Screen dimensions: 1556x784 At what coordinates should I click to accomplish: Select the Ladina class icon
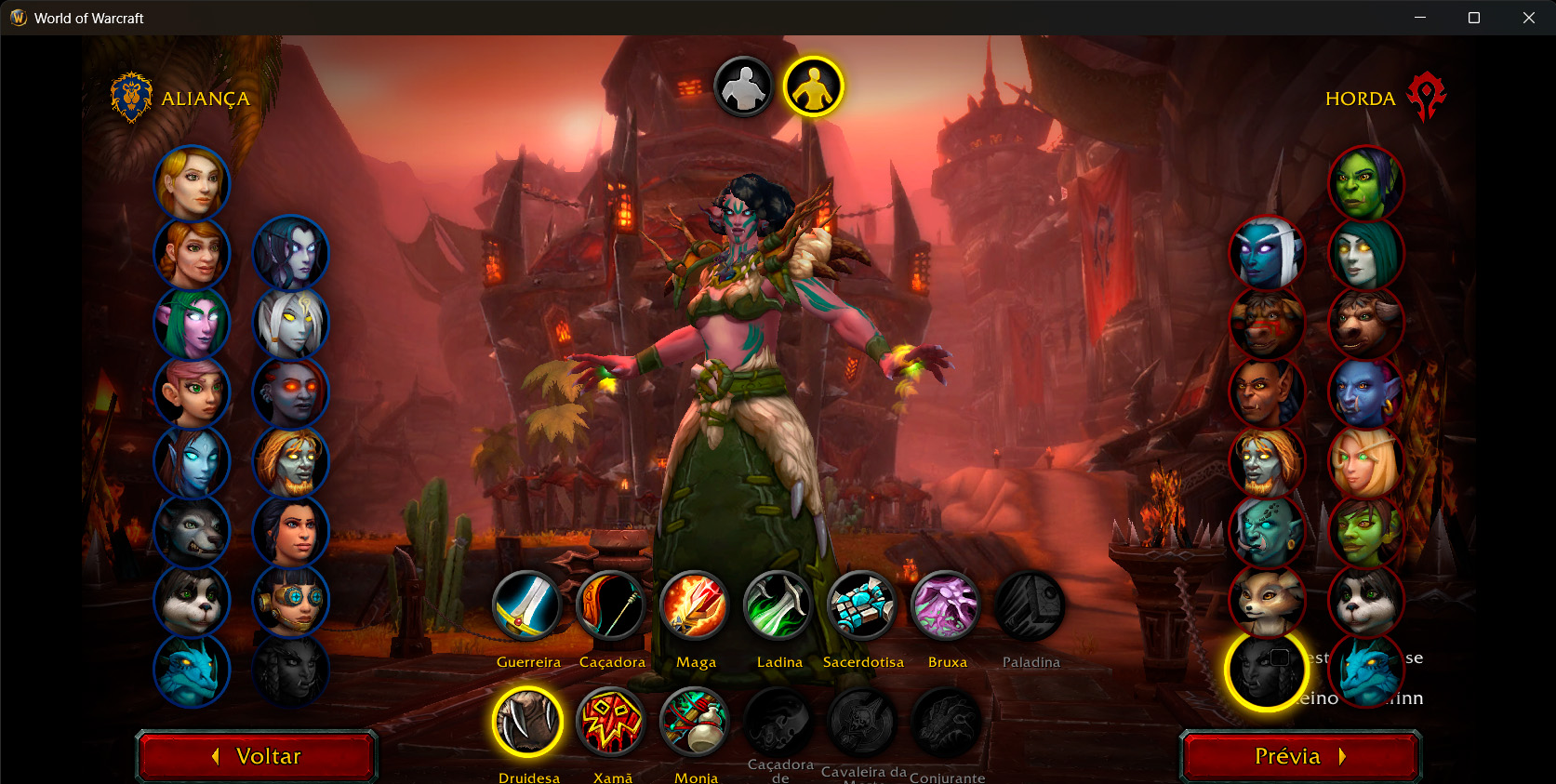pyautogui.click(x=778, y=606)
